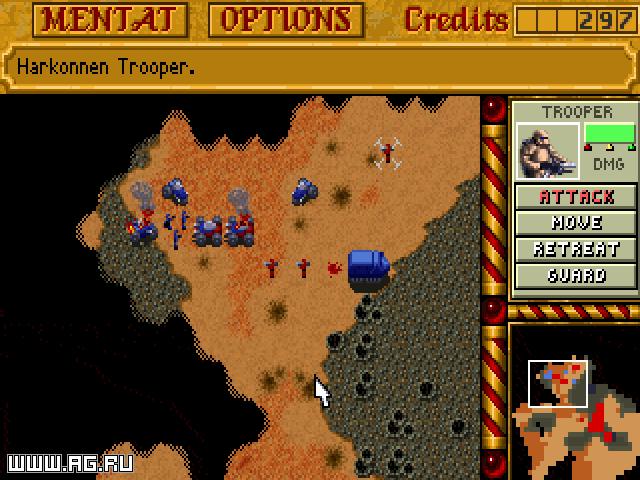This screenshot has height=480, width=640.
Task: Issue the Attack command
Action: pyautogui.click(x=576, y=197)
